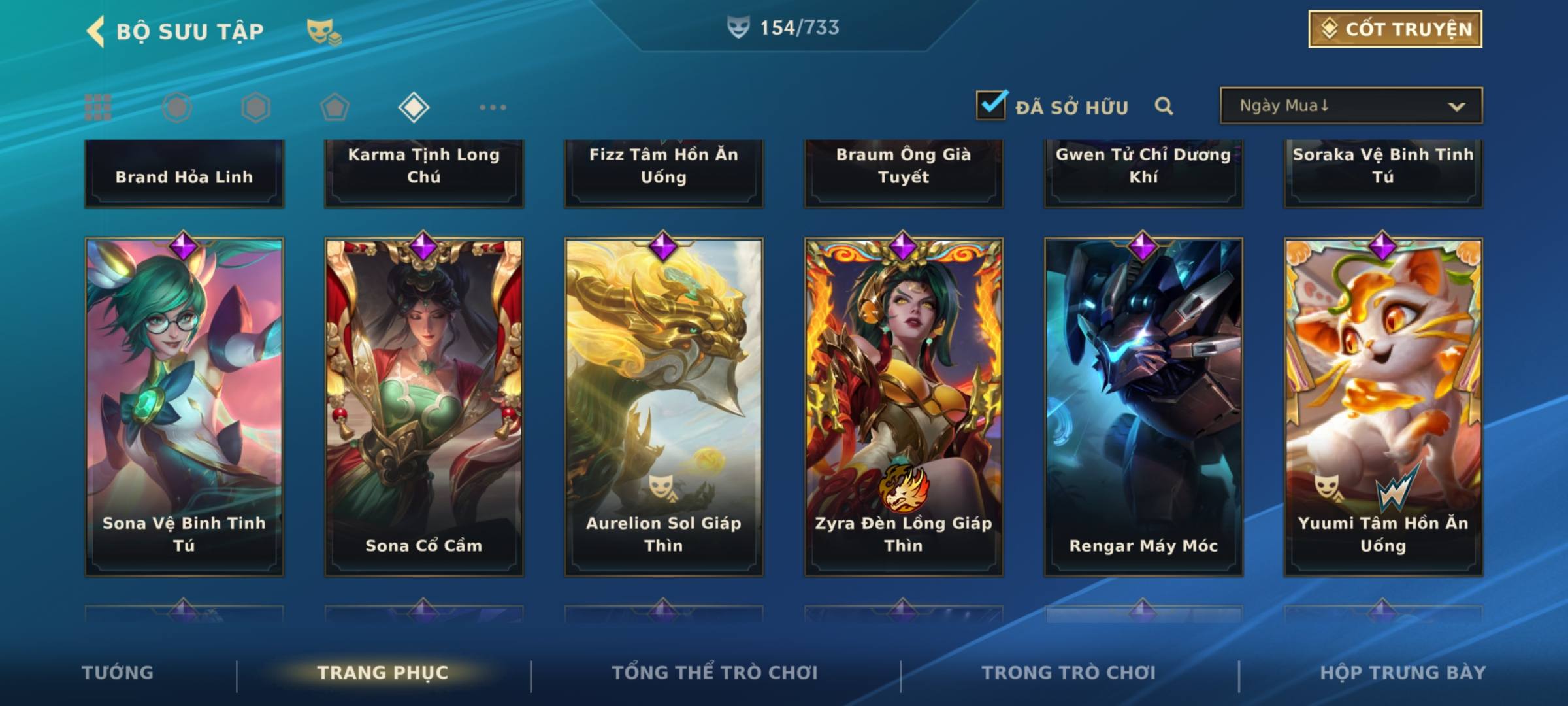View Rengar Máy Móc skin card
1568x706 pixels.
click(x=1143, y=406)
